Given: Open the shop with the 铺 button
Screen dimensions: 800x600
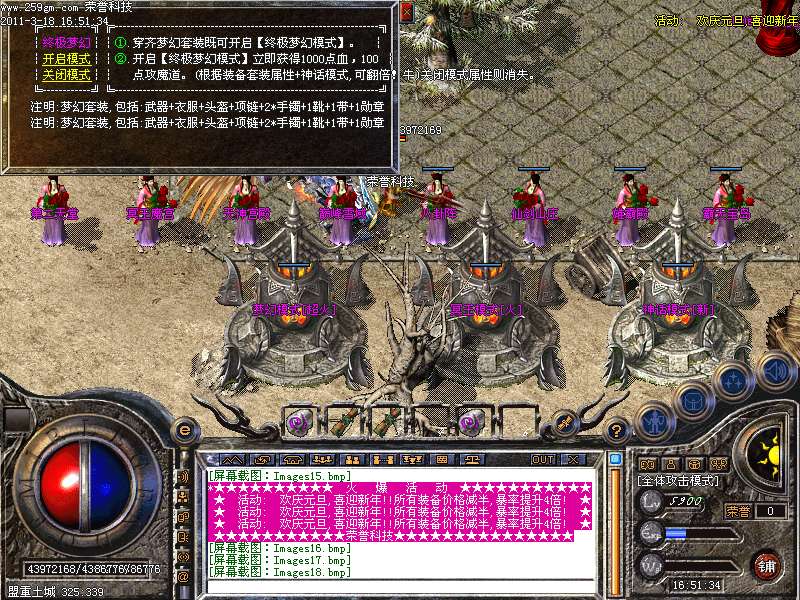Looking at the screenshot, I should [x=766, y=565].
